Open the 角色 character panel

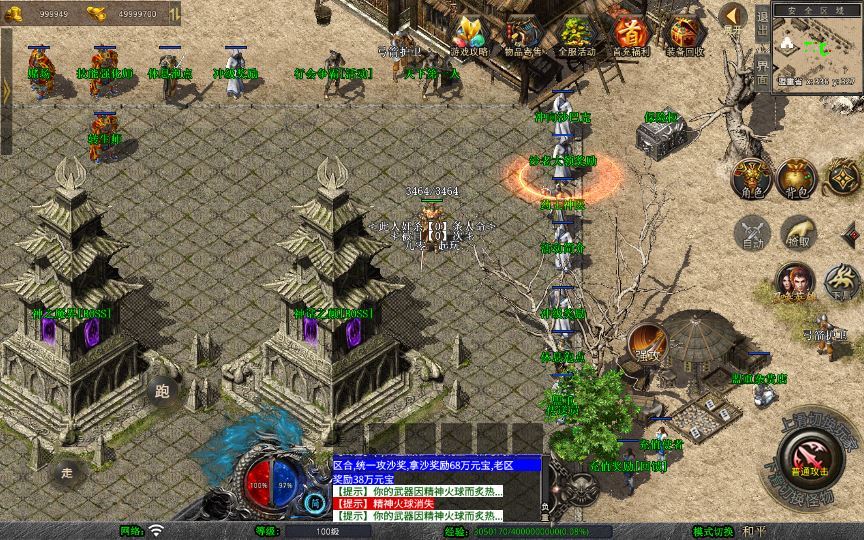tap(751, 178)
